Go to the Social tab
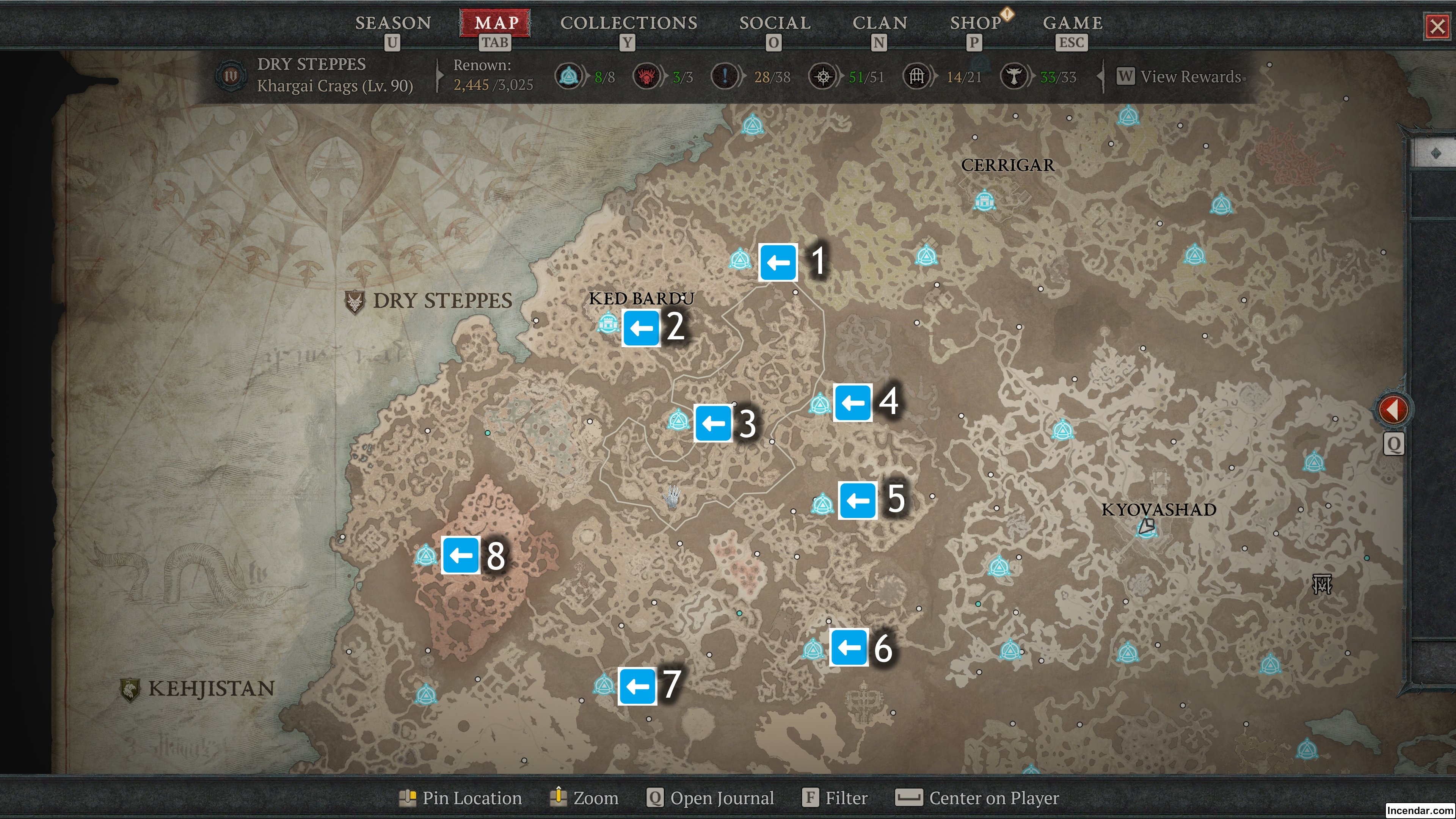Image resolution: width=1456 pixels, height=819 pixels. coord(774,23)
